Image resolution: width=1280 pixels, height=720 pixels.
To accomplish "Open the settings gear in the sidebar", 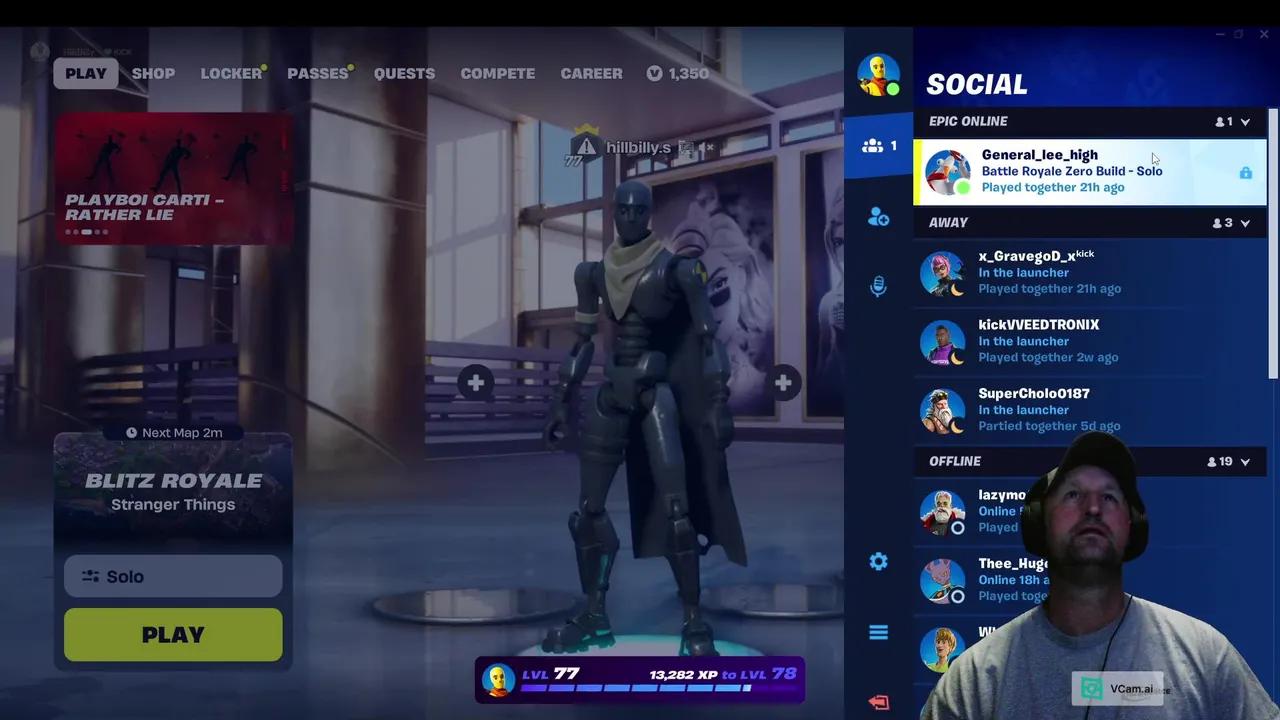I will coord(878,561).
